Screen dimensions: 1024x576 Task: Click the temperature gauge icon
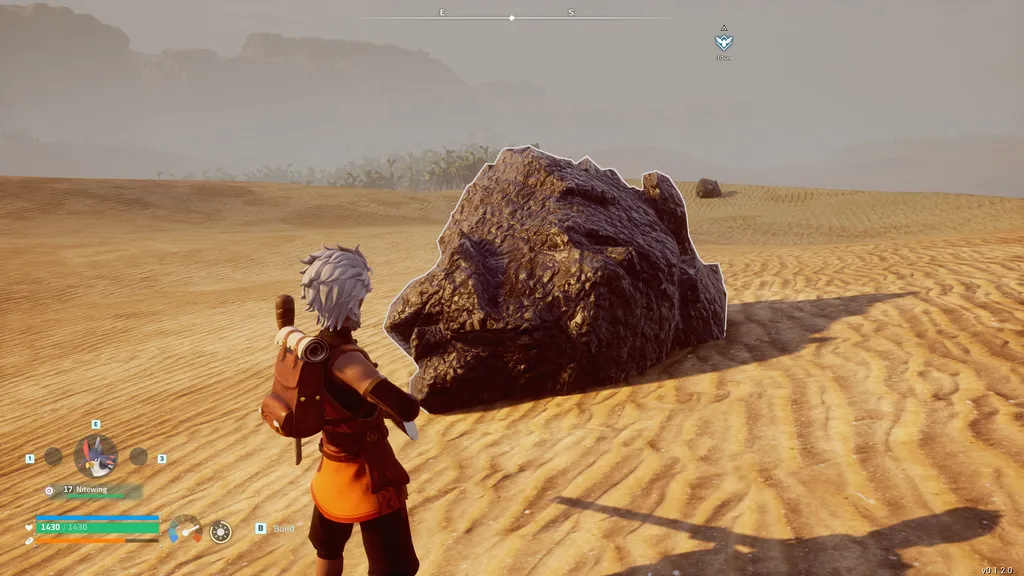click(185, 529)
